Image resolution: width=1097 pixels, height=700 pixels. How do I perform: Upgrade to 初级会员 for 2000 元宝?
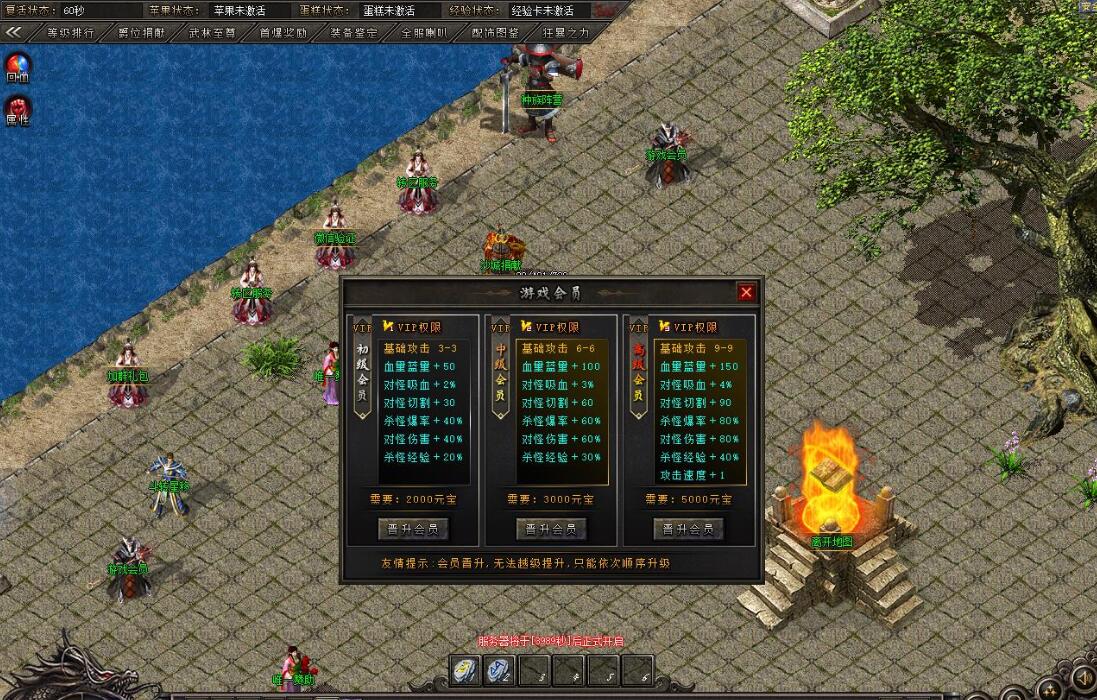click(413, 528)
